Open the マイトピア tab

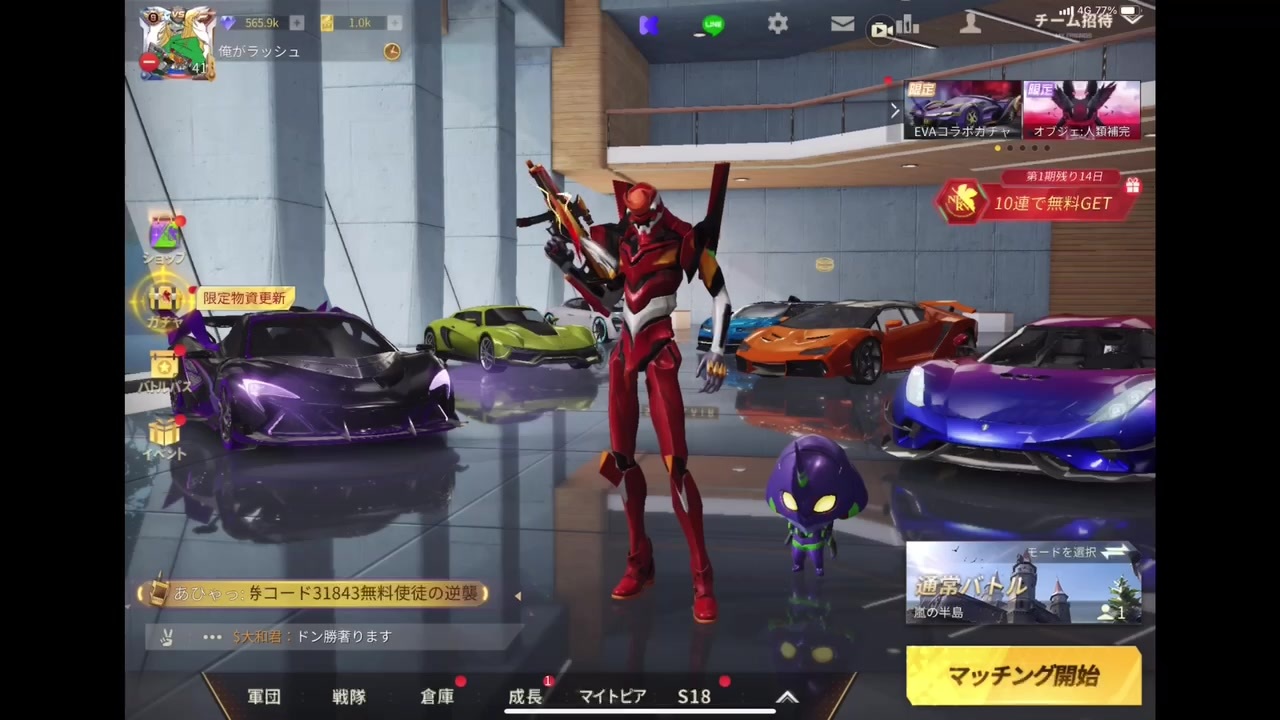pos(612,696)
